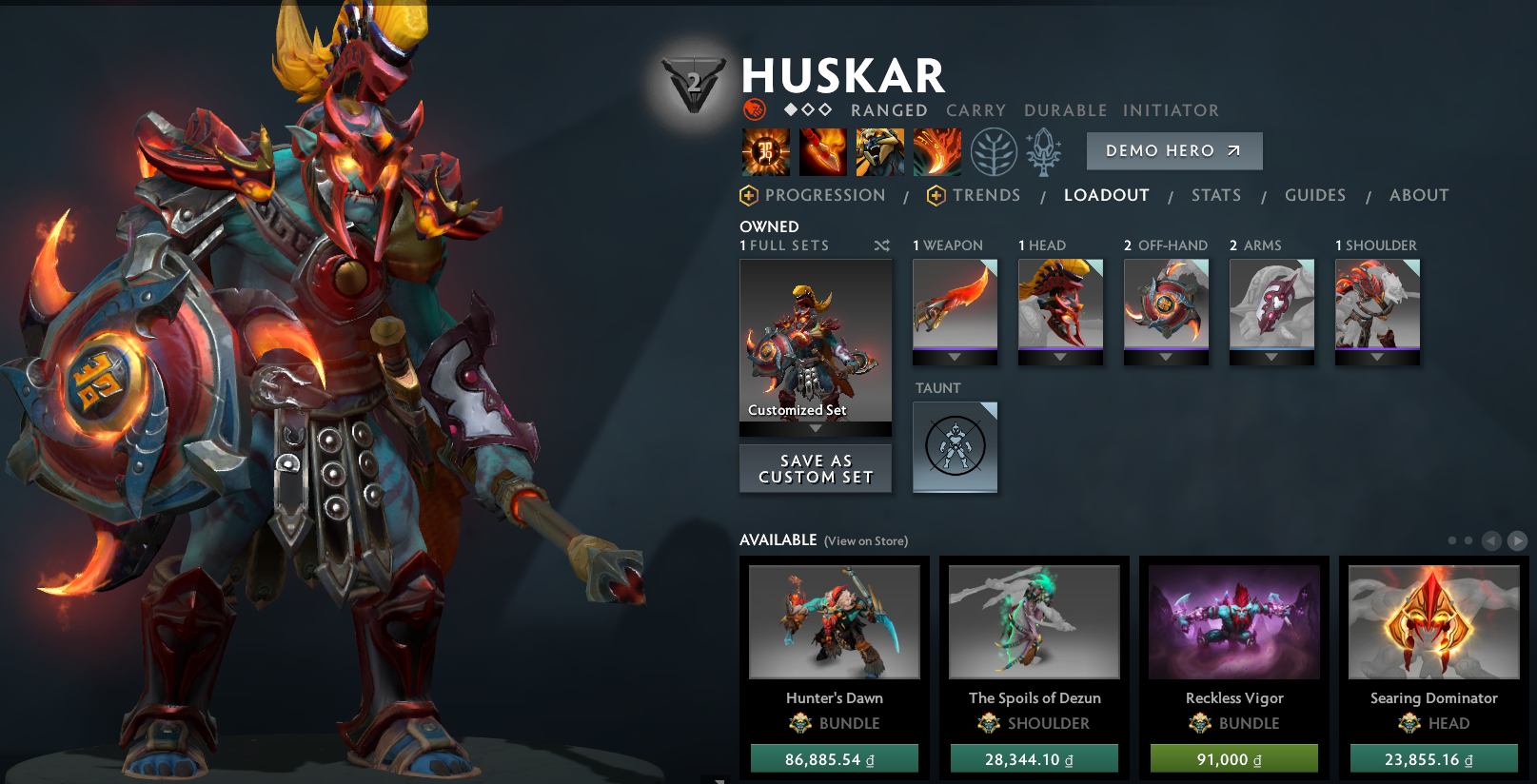Select the shoulder slot item
This screenshot has width=1537, height=784.
point(1377,304)
